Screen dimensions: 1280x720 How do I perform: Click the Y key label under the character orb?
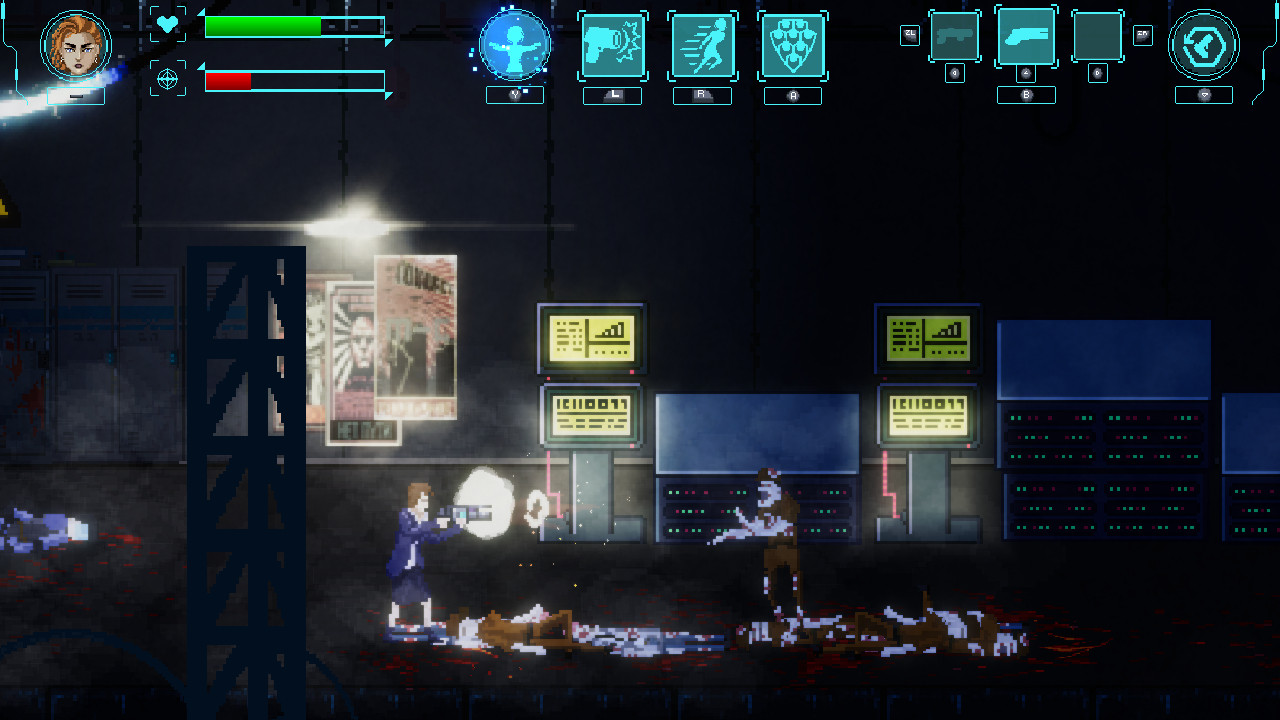tap(515, 95)
